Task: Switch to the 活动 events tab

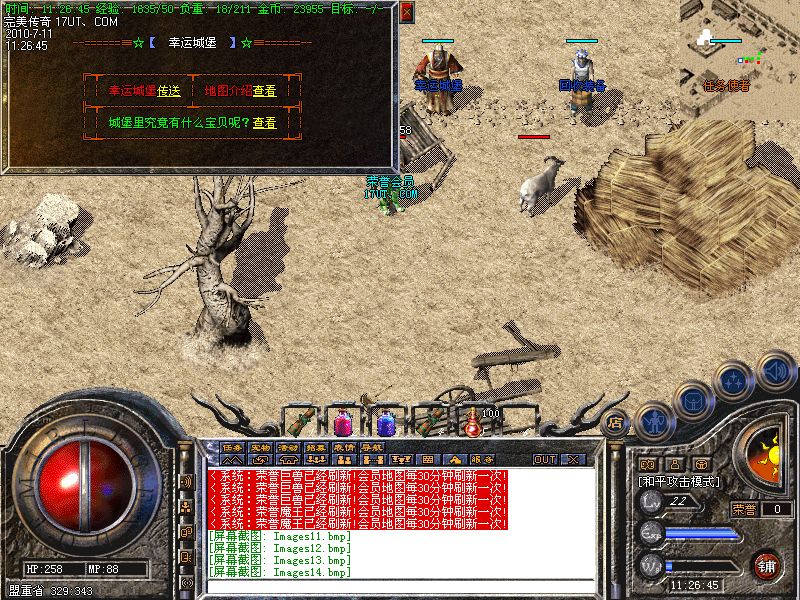Action: click(x=288, y=447)
